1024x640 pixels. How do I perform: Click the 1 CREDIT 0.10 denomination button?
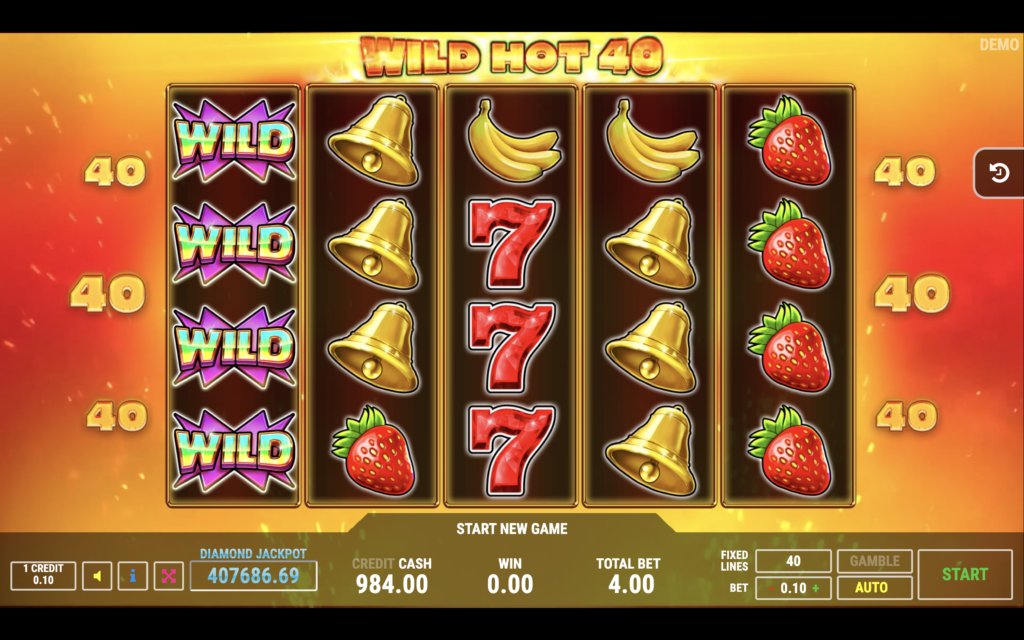pyautogui.click(x=42, y=575)
